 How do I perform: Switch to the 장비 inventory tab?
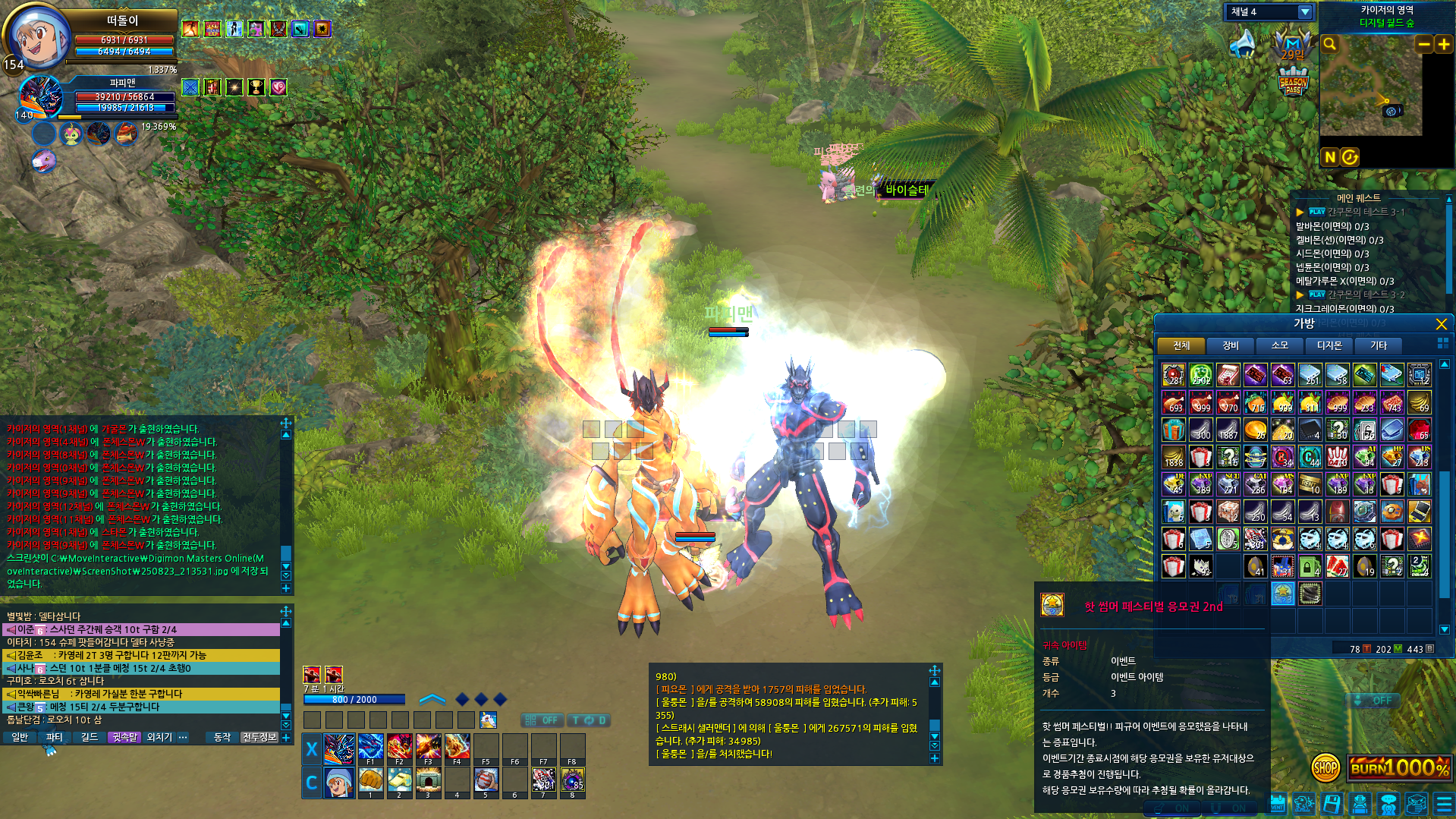(x=1230, y=345)
